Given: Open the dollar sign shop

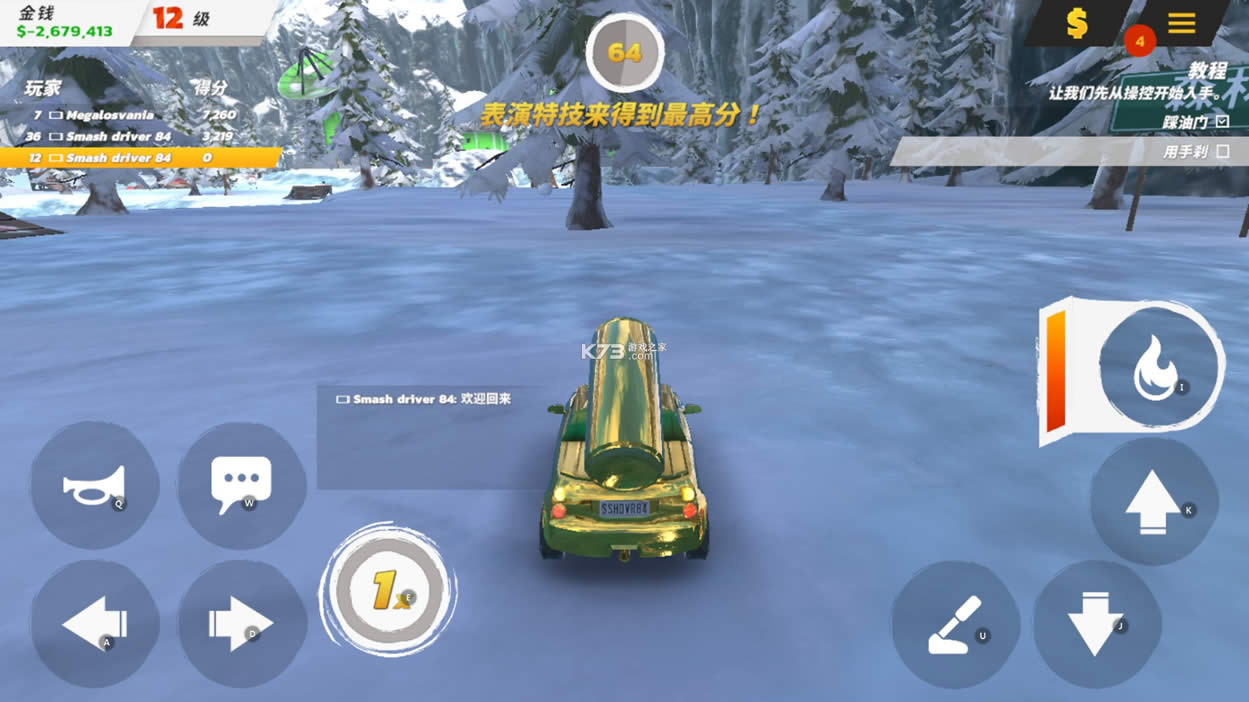Looking at the screenshot, I should [1077, 23].
